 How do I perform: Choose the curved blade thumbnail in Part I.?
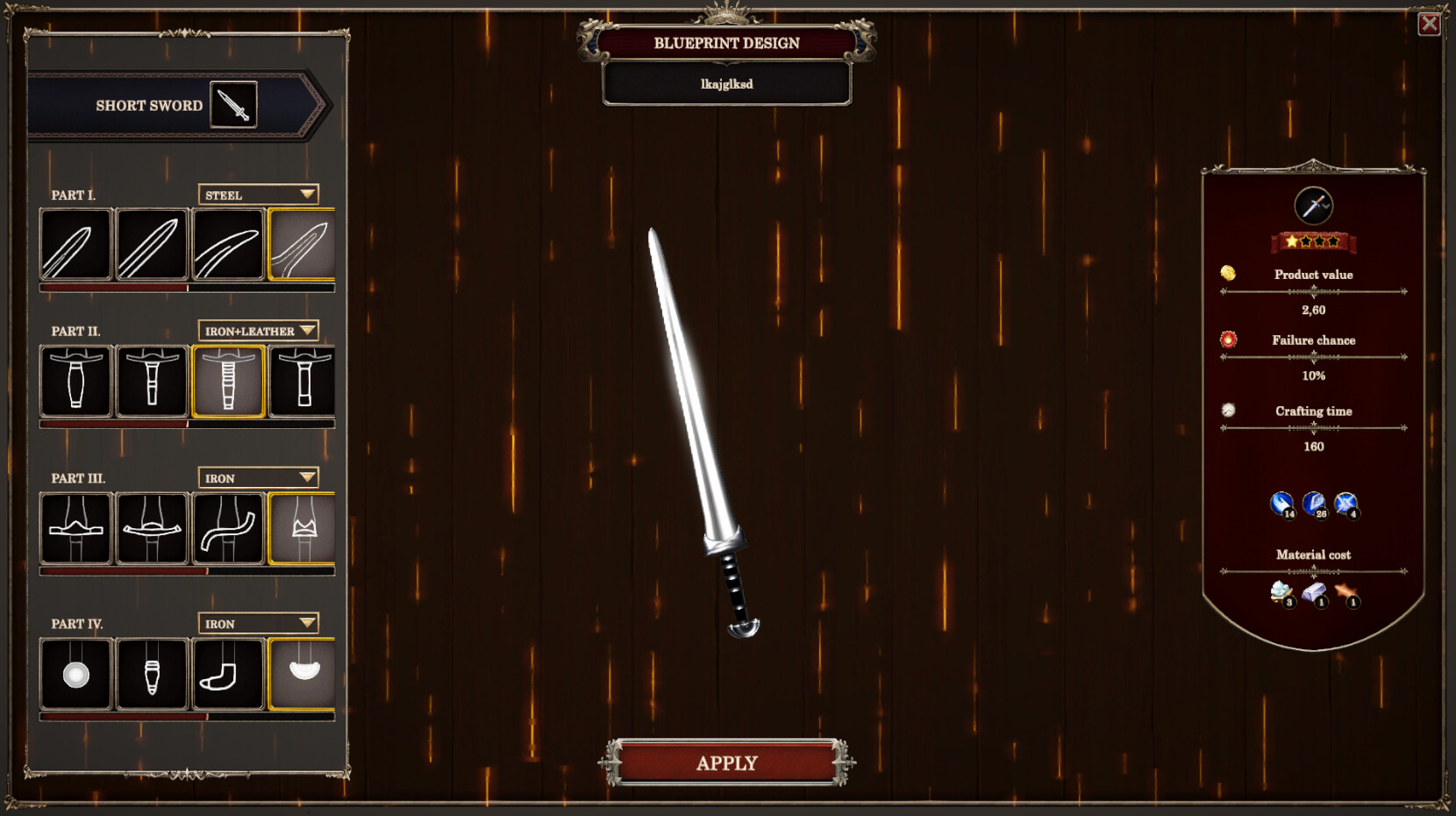pos(227,246)
